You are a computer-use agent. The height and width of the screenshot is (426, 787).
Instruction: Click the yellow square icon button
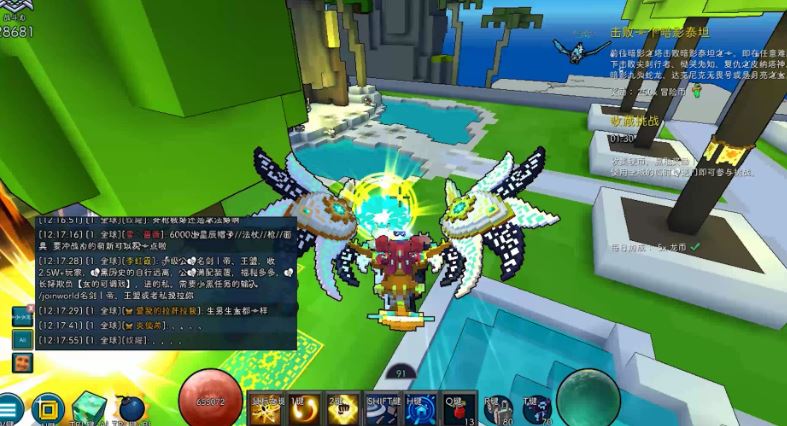(46, 409)
